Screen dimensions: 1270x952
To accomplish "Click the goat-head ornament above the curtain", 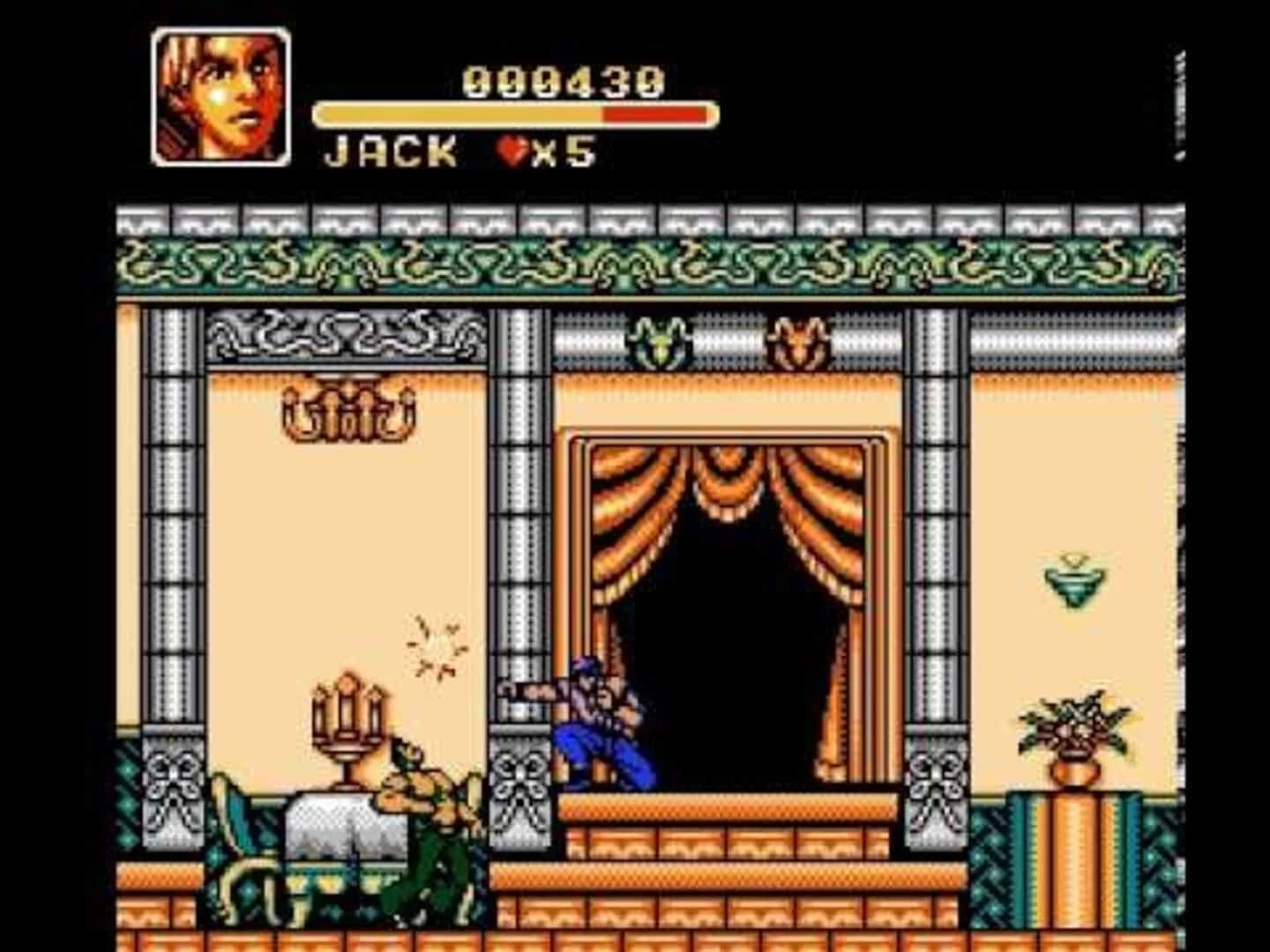I will tap(657, 344).
